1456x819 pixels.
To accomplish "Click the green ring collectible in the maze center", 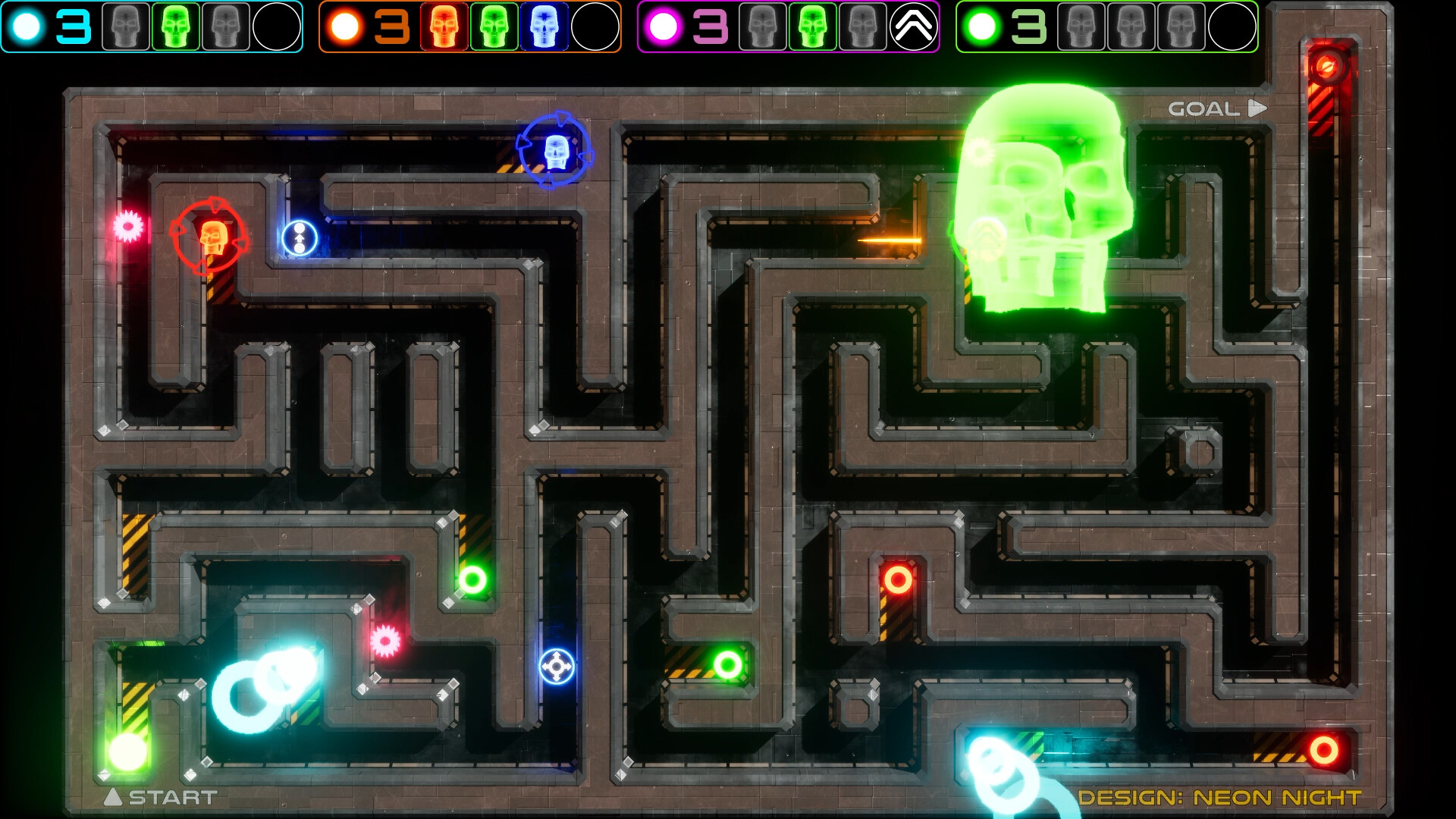I will click(x=727, y=664).
